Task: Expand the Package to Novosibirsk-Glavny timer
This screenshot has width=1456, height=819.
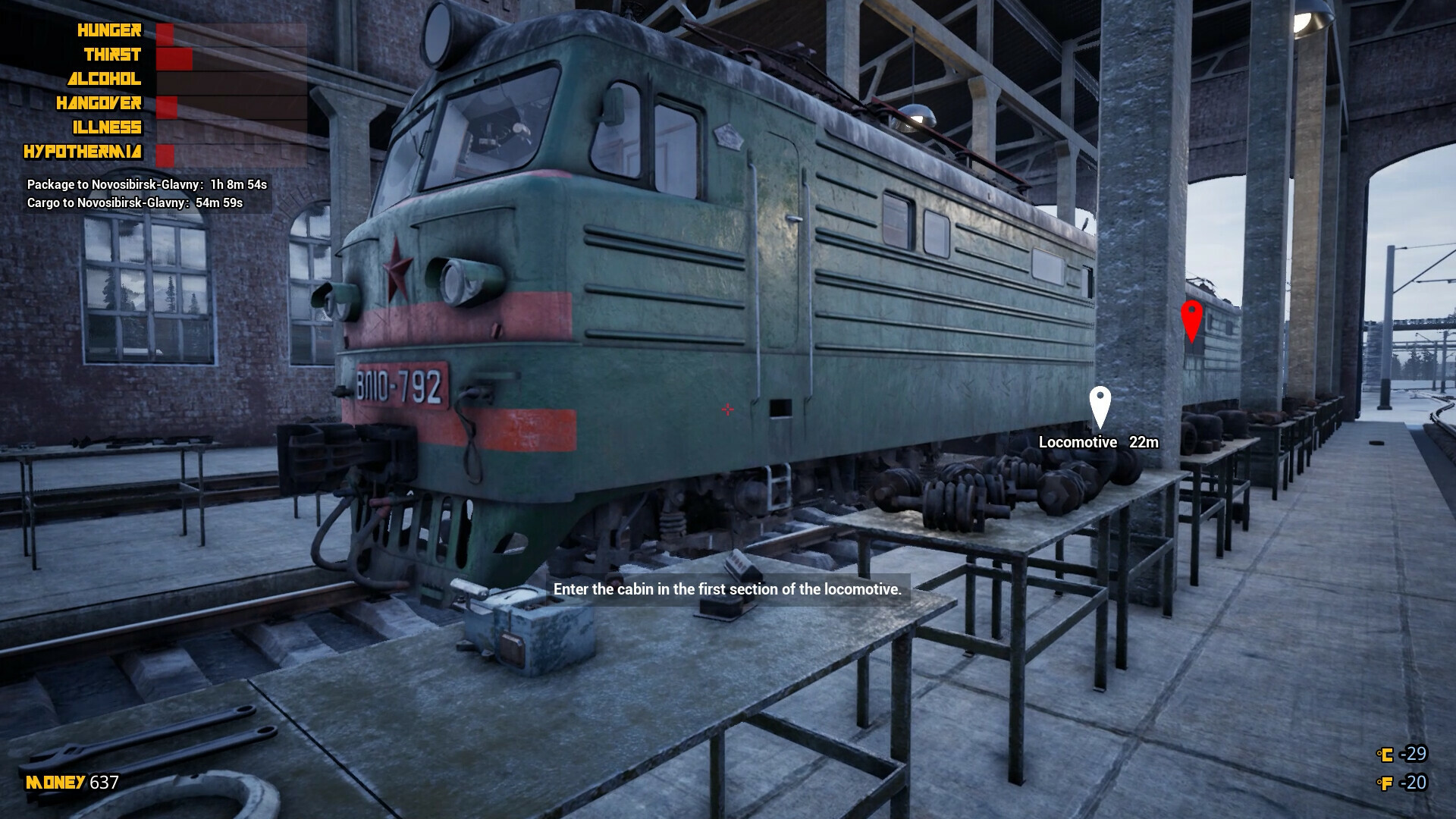Action: click(149, 183)
